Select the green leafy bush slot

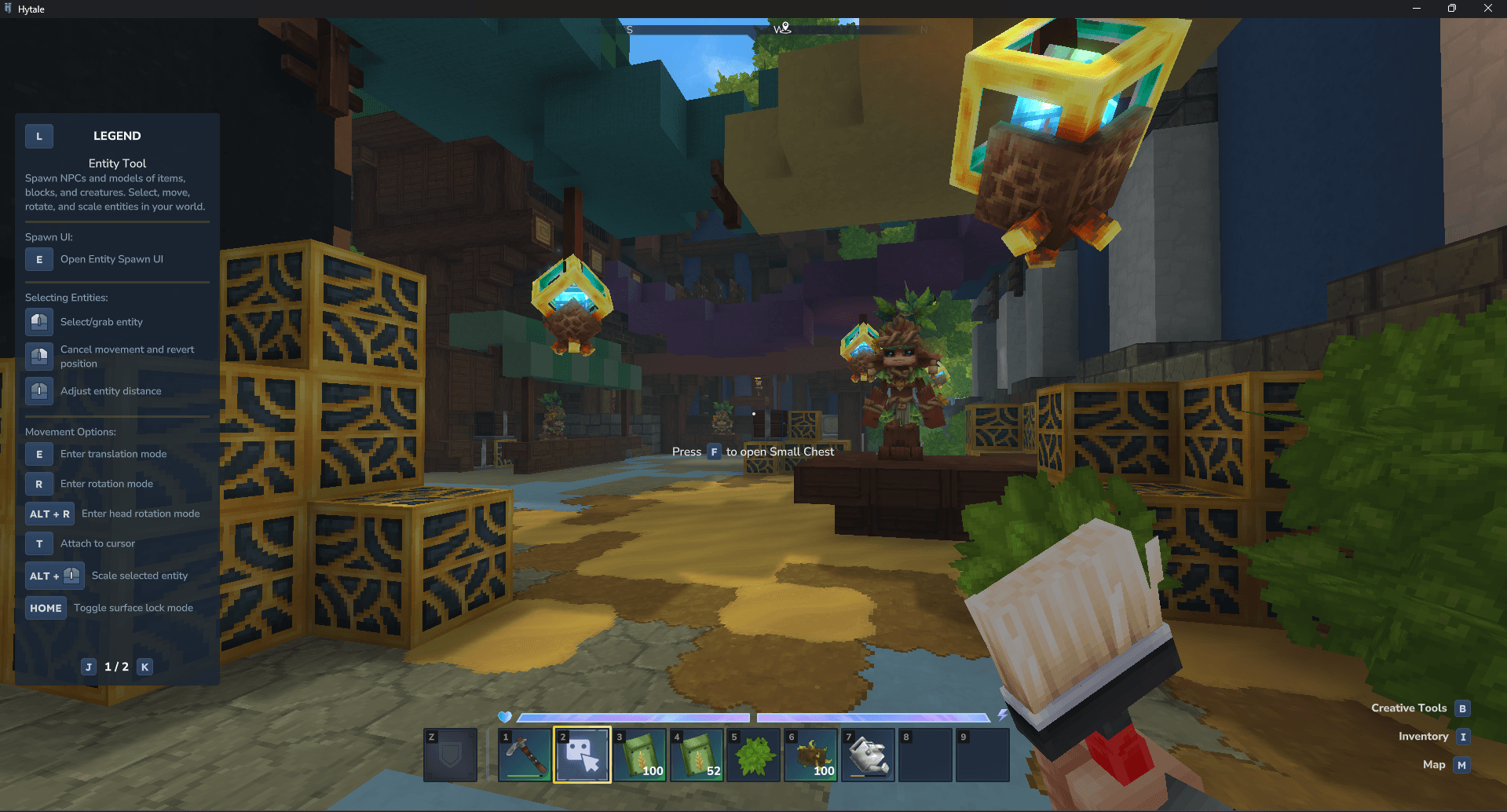[x=754, y=755]
